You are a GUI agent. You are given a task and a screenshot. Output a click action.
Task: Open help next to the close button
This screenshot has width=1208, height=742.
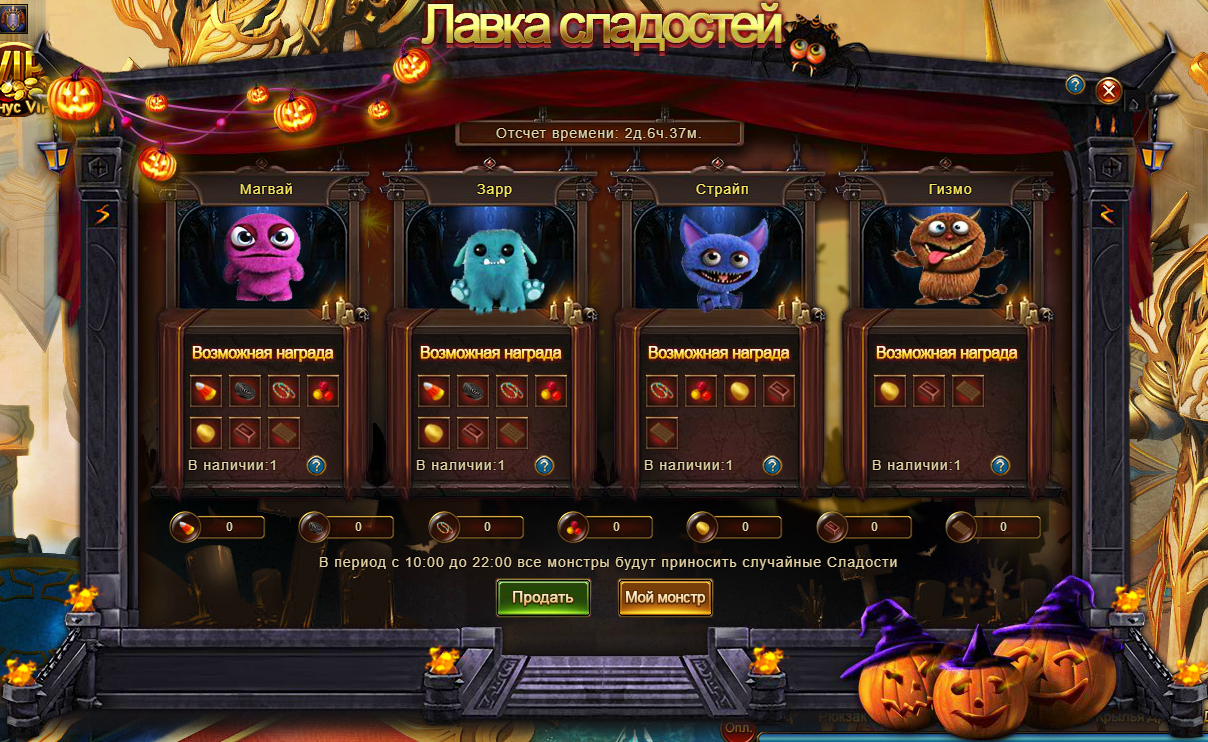coord(1075,85)
